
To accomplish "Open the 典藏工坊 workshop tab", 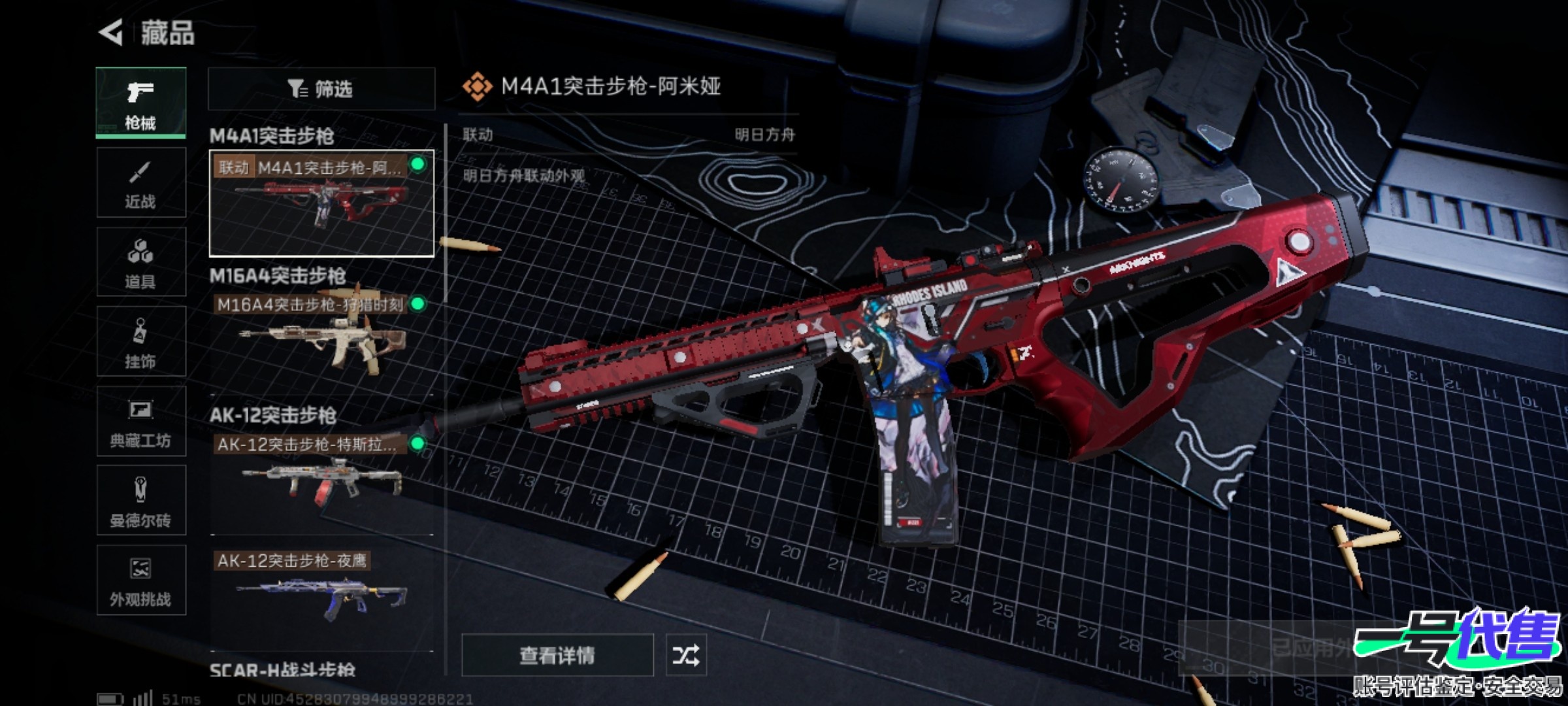I will coord(140,422).
